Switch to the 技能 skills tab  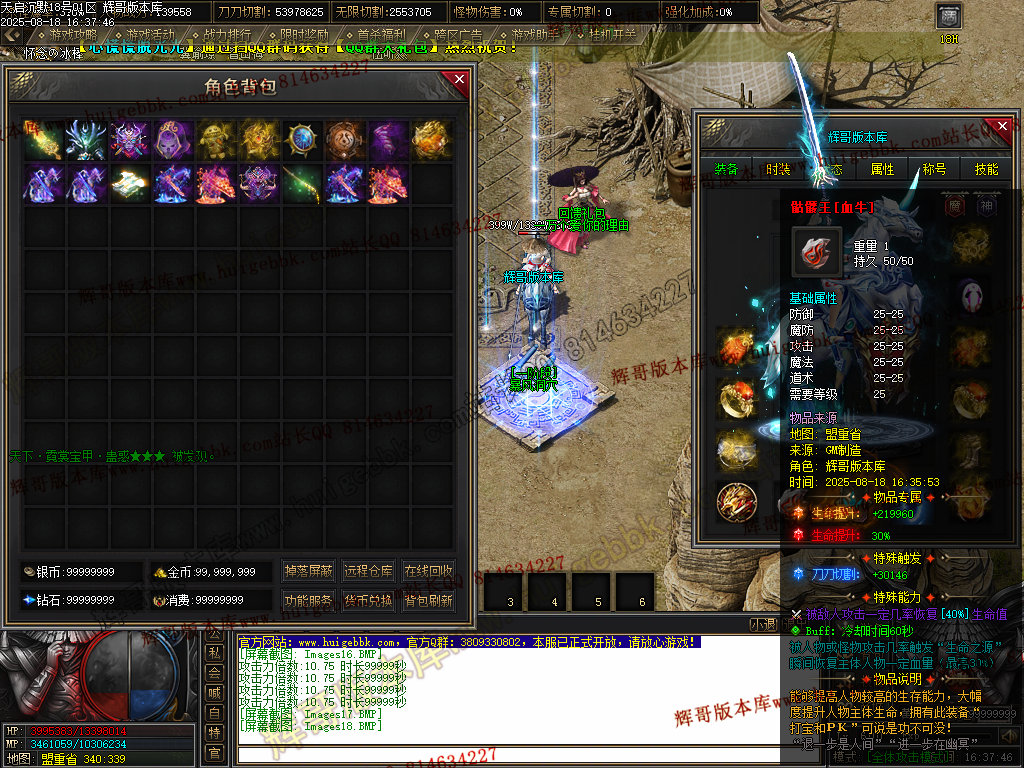[986, 169]
